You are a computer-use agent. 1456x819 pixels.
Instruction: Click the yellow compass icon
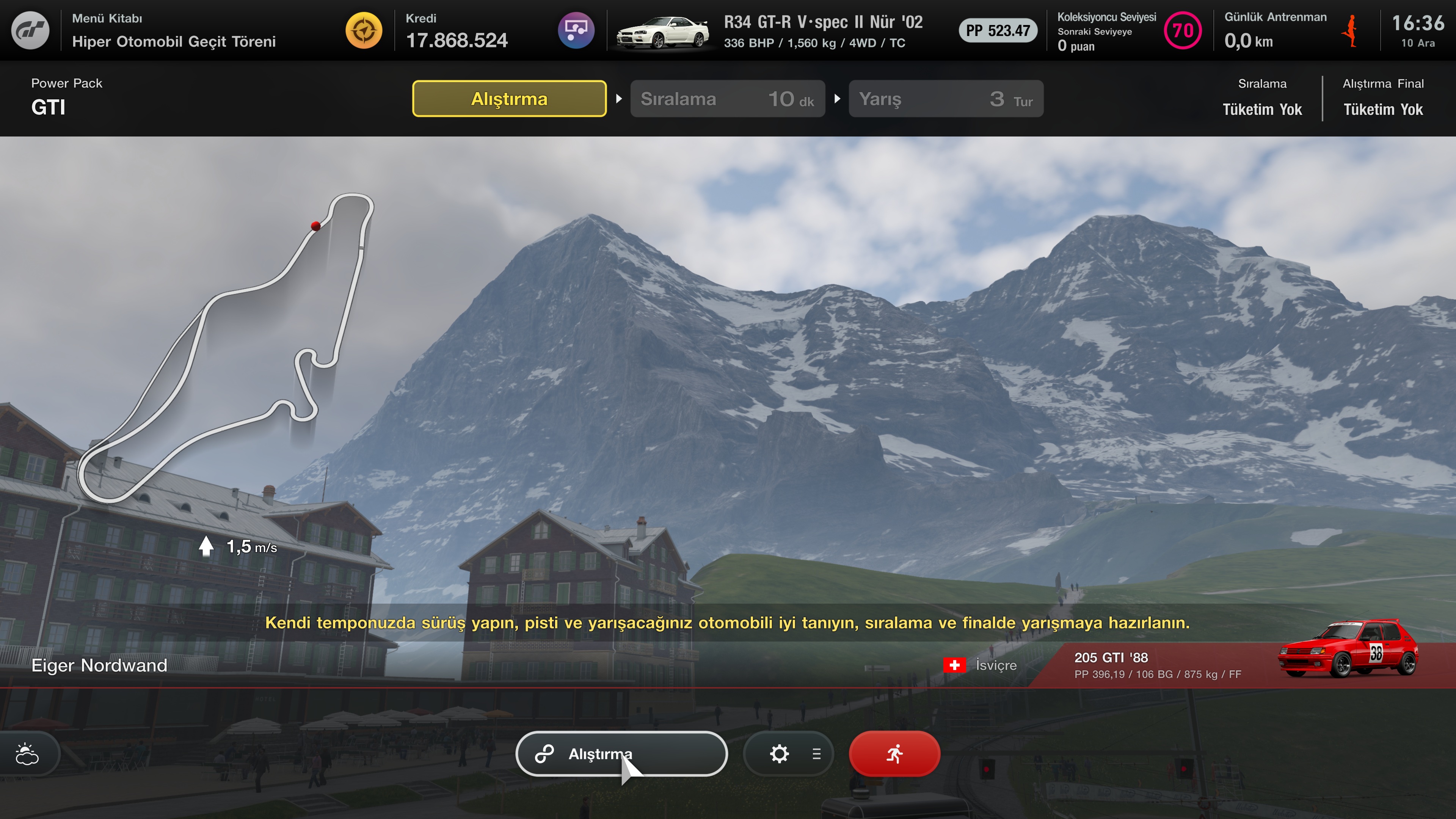coord(364,30)
